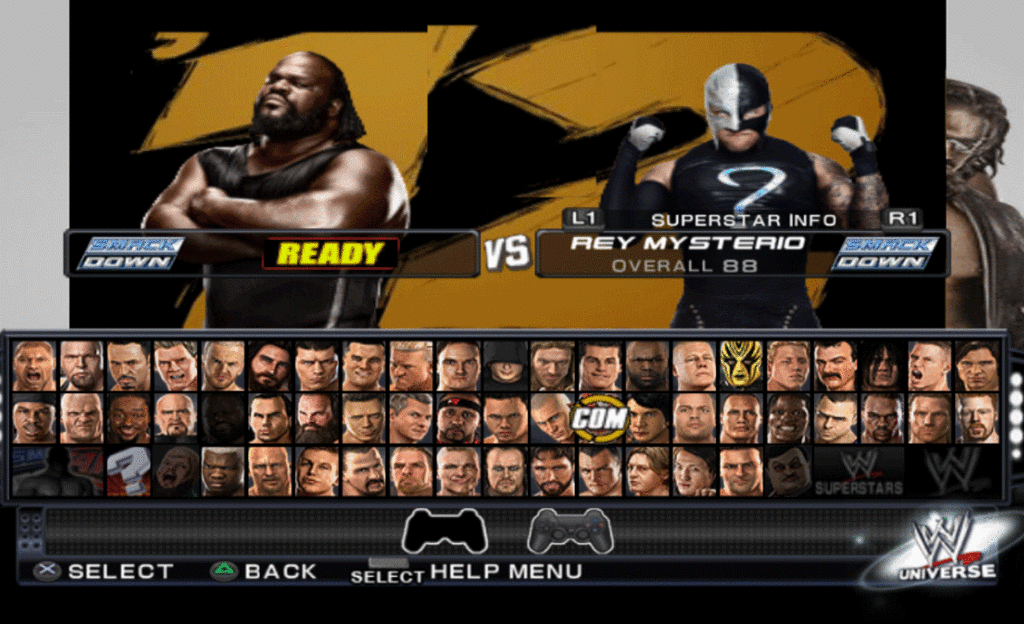Click the Help Menu label
The image size is (1024, 624).
(505, 572)
